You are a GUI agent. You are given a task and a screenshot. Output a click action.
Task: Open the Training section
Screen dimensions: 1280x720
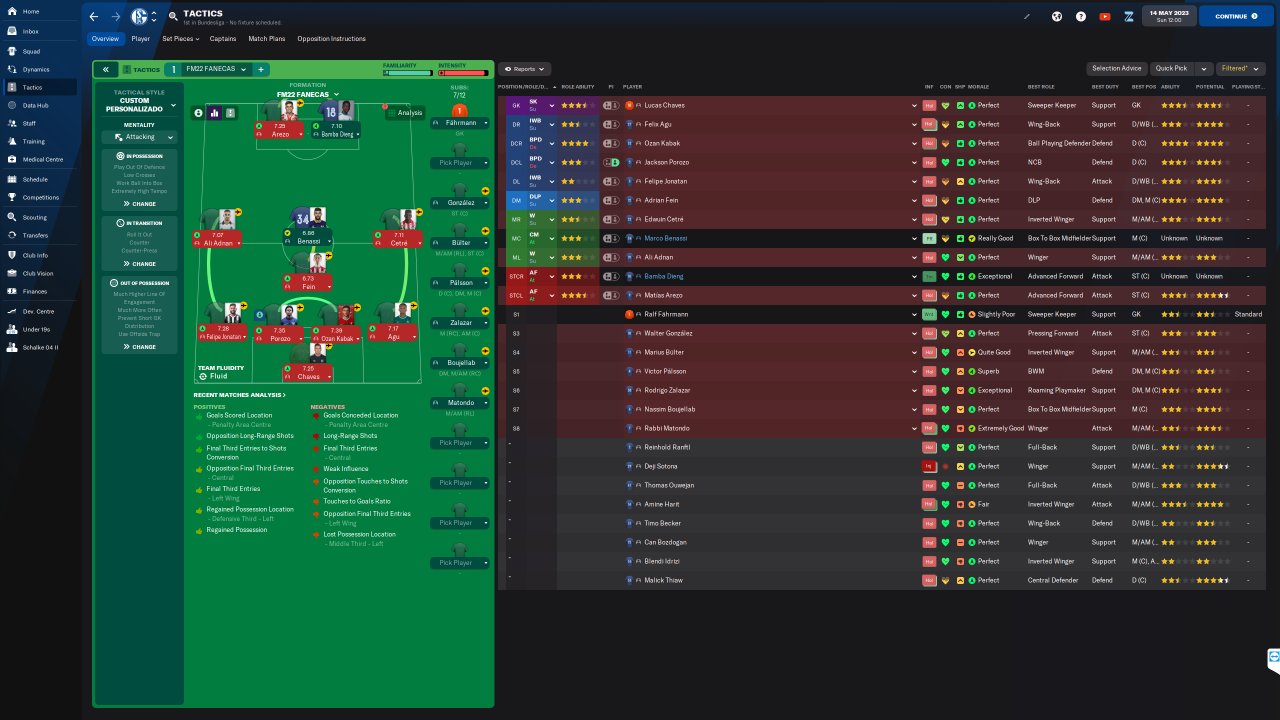point(33,141)
